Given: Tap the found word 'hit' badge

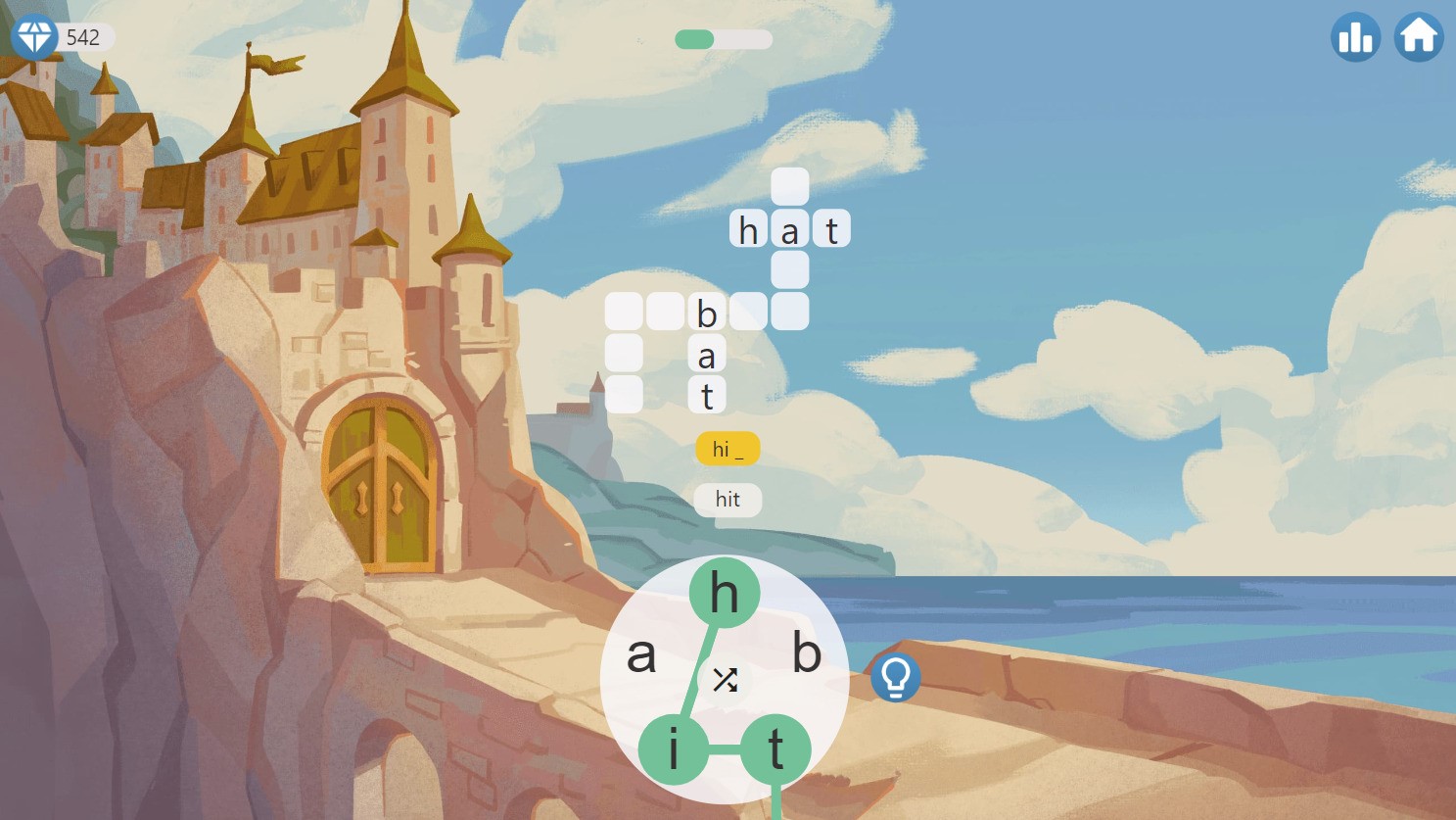Looking at the screenshot, I should (x=728, y=500).
